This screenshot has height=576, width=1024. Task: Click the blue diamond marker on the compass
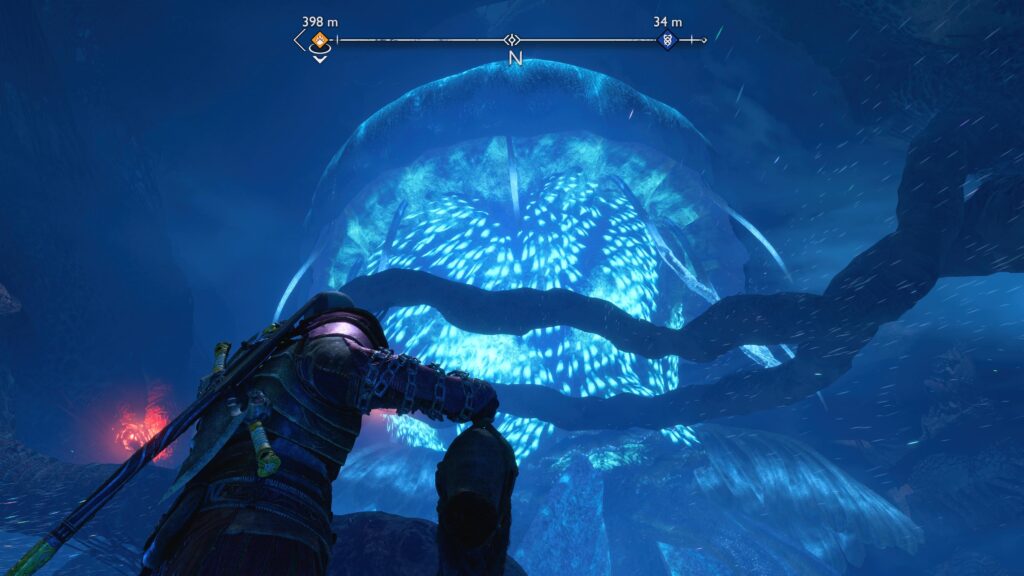(667, 41)
